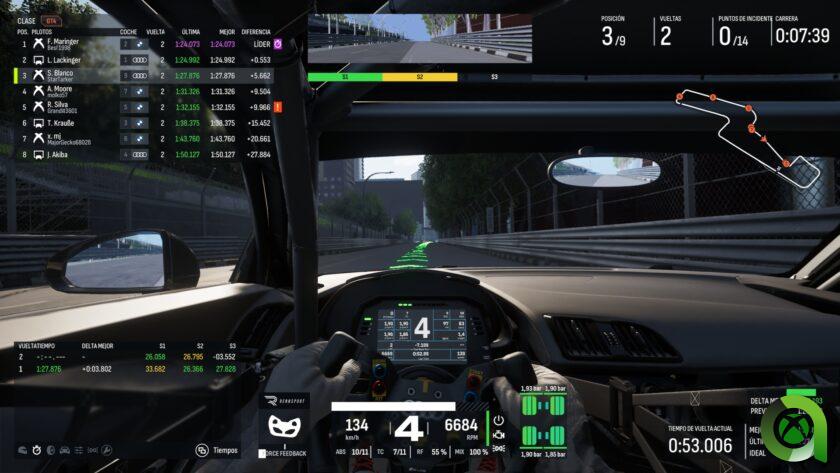Pick T. Krauße from the standings
This screenshot has height=473, width=840.
click(140, 123)
